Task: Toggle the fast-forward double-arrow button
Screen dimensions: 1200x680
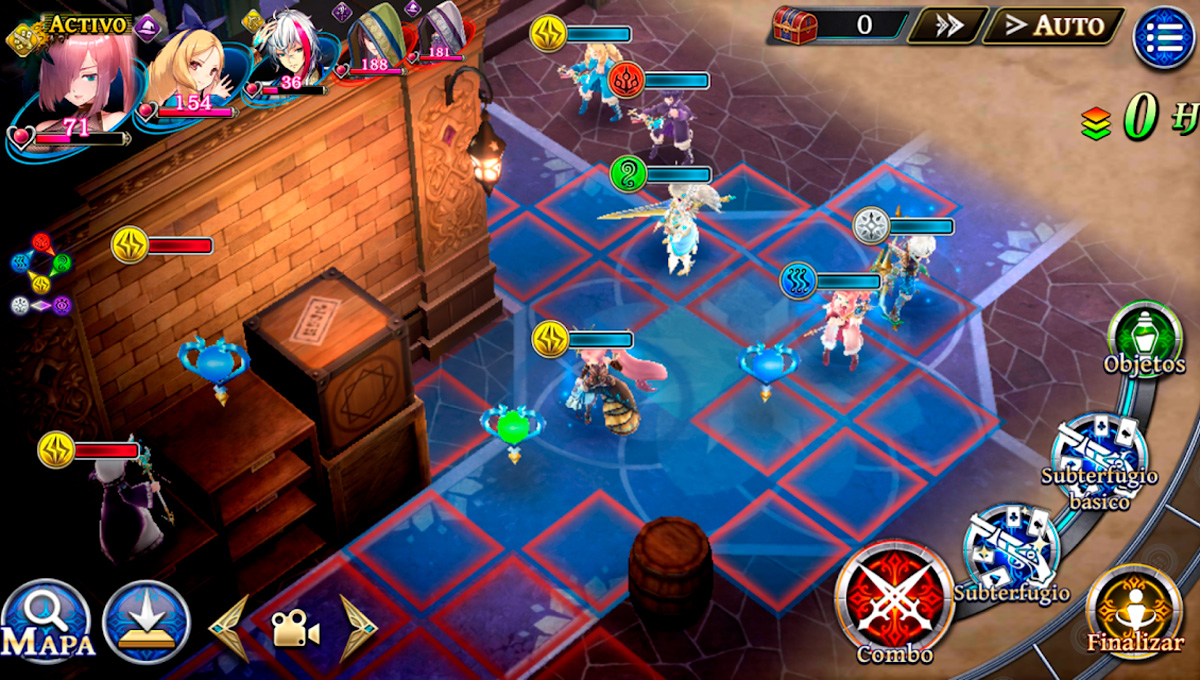Action: point(947,26)
